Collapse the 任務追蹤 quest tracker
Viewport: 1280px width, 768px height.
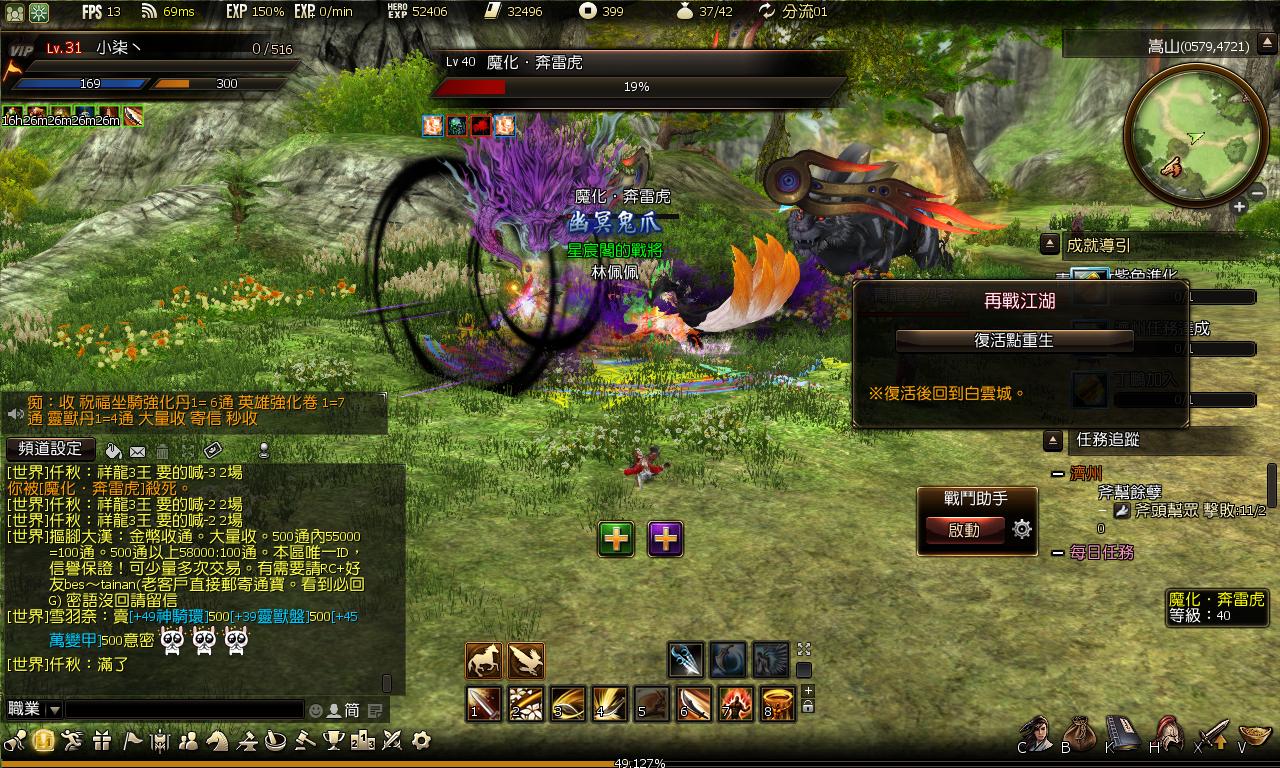pos(1052,440)
